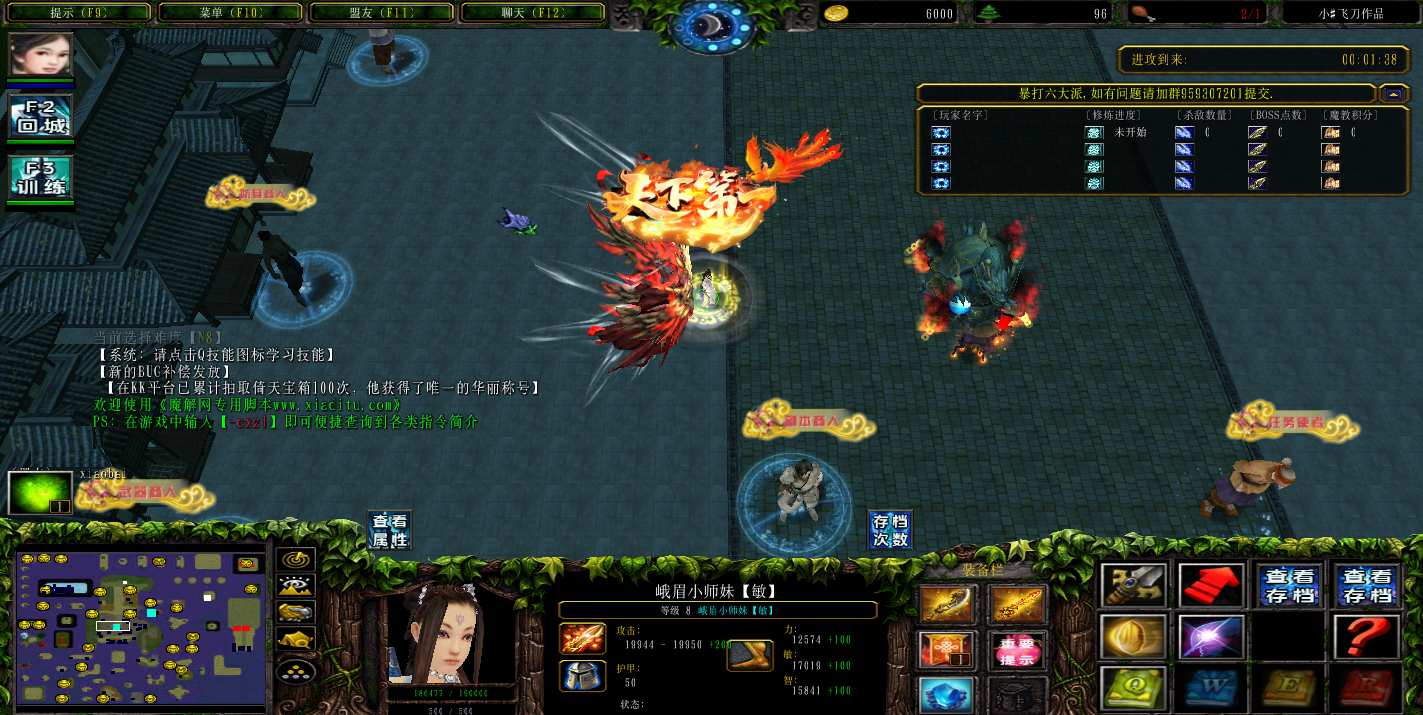Select the blue crystal inventory item

945,694
